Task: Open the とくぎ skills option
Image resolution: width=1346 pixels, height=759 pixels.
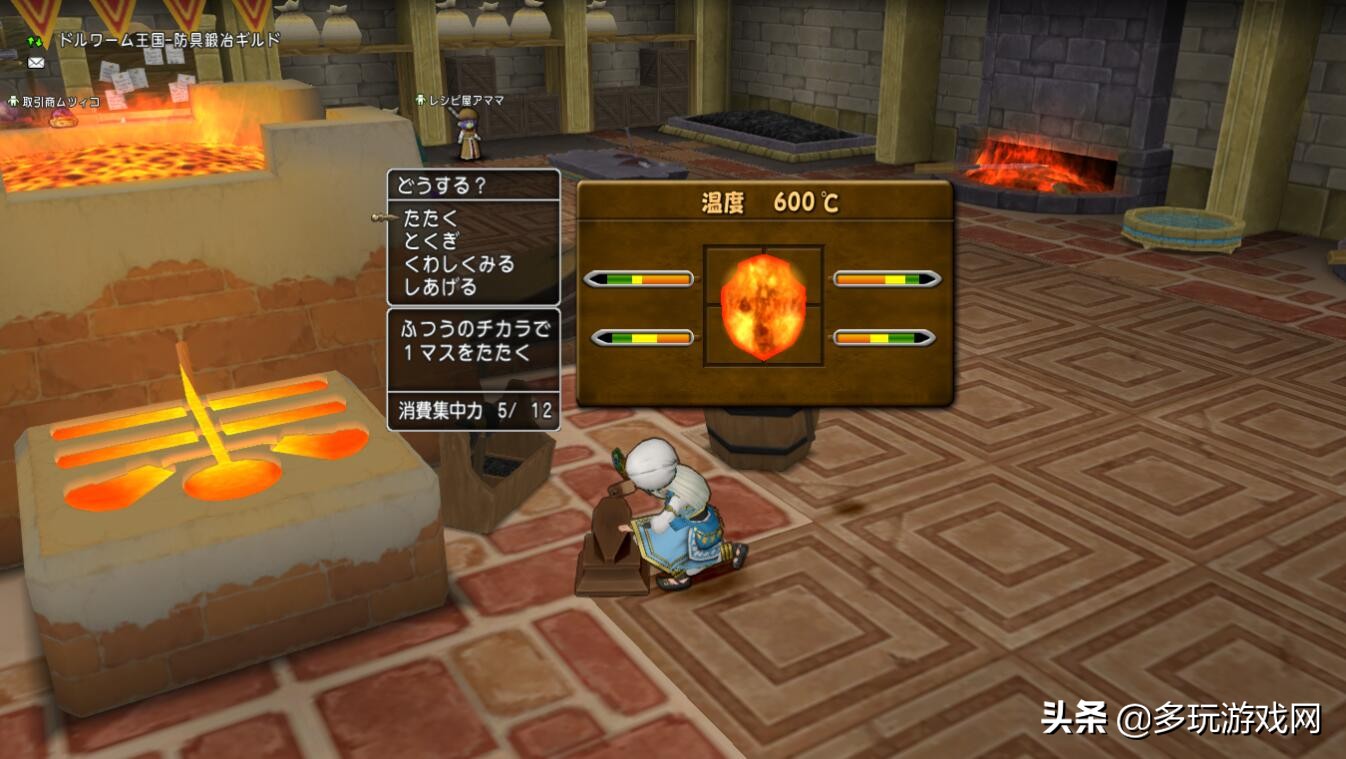Action: pyautogui.click(x=432, y=241)
